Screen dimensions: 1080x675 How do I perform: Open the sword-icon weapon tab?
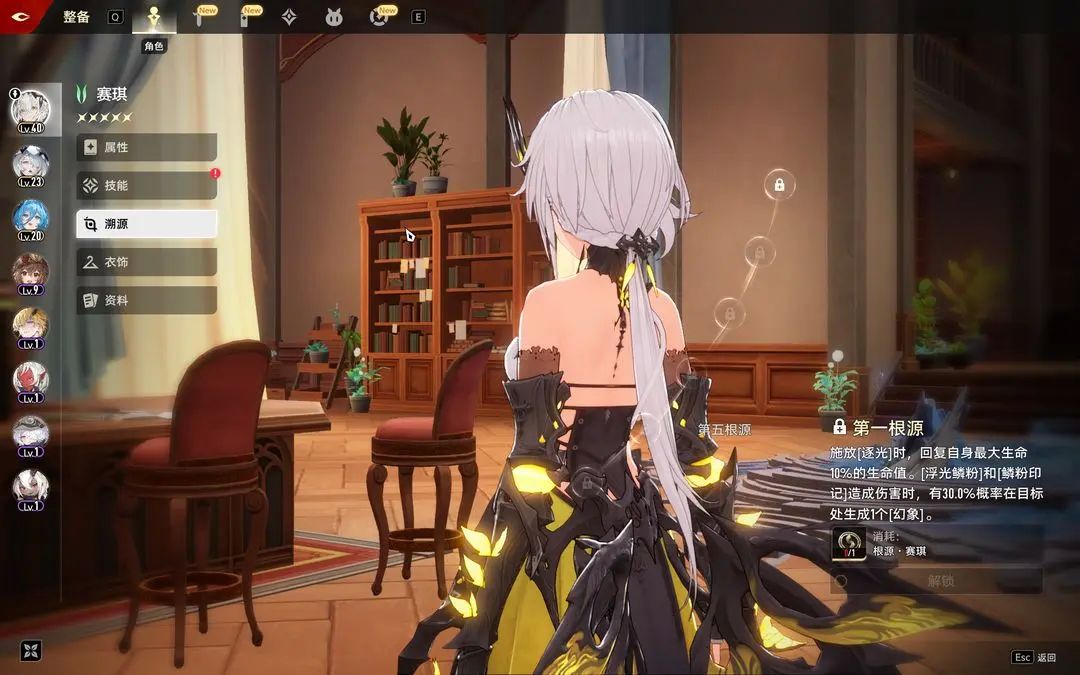[x=198, y=17]
